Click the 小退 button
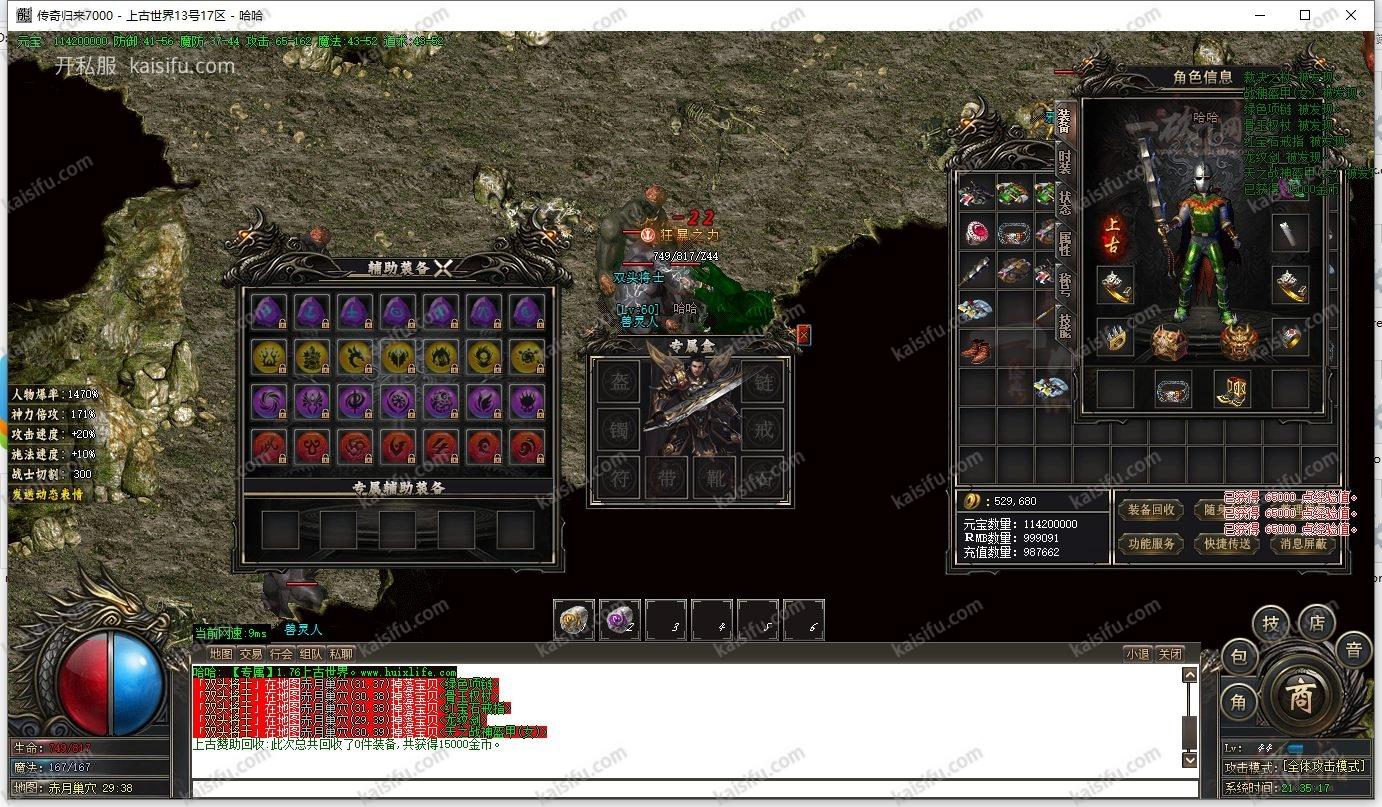1382x807 pixels. coord(1137,654)
